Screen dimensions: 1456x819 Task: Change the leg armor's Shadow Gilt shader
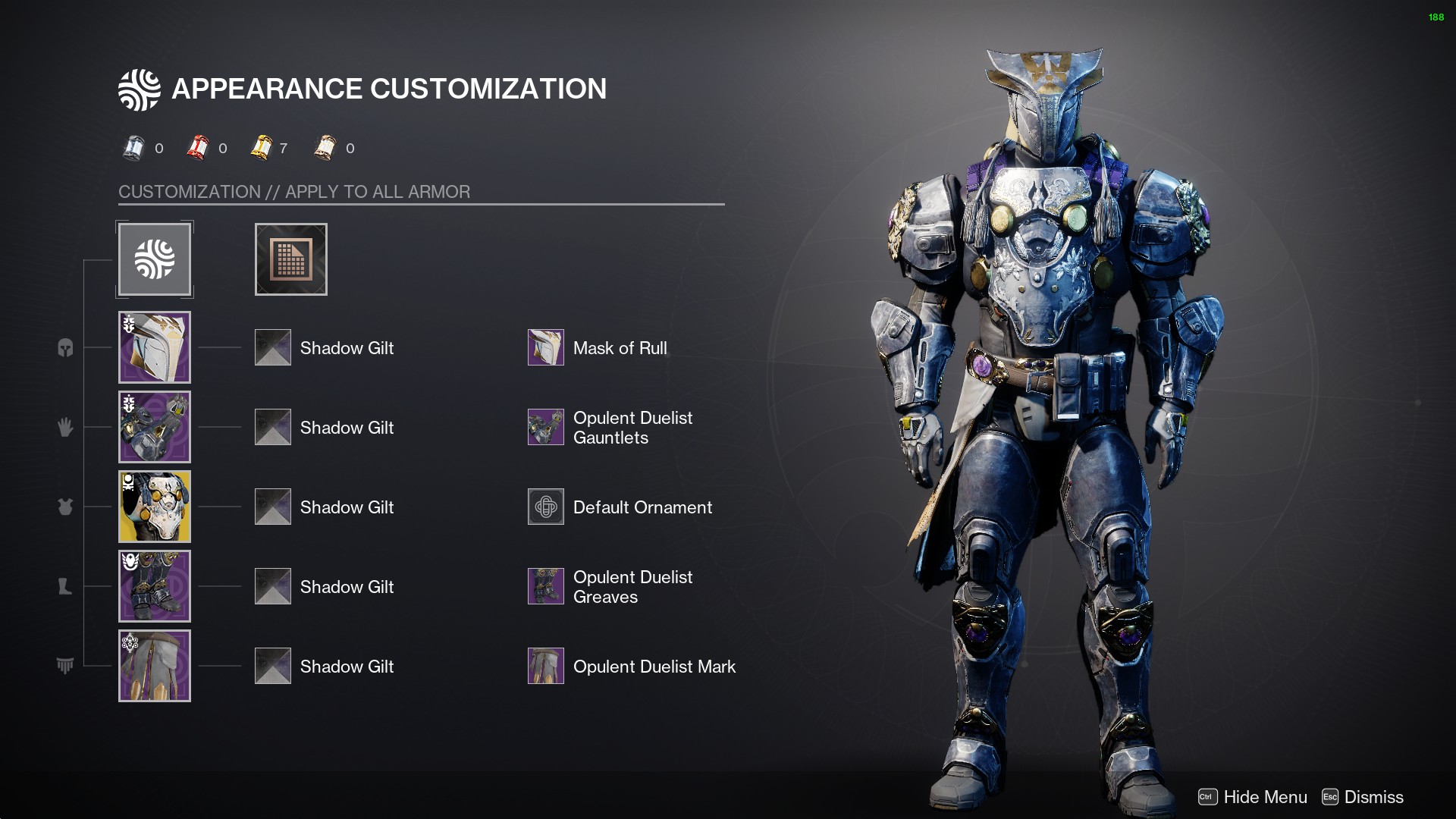click(273, 586)
